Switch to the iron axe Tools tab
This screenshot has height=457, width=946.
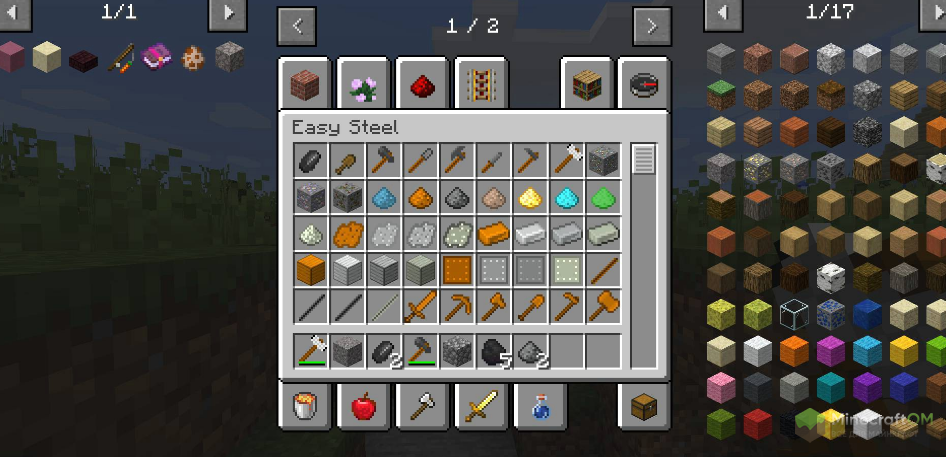coord(421,407)
